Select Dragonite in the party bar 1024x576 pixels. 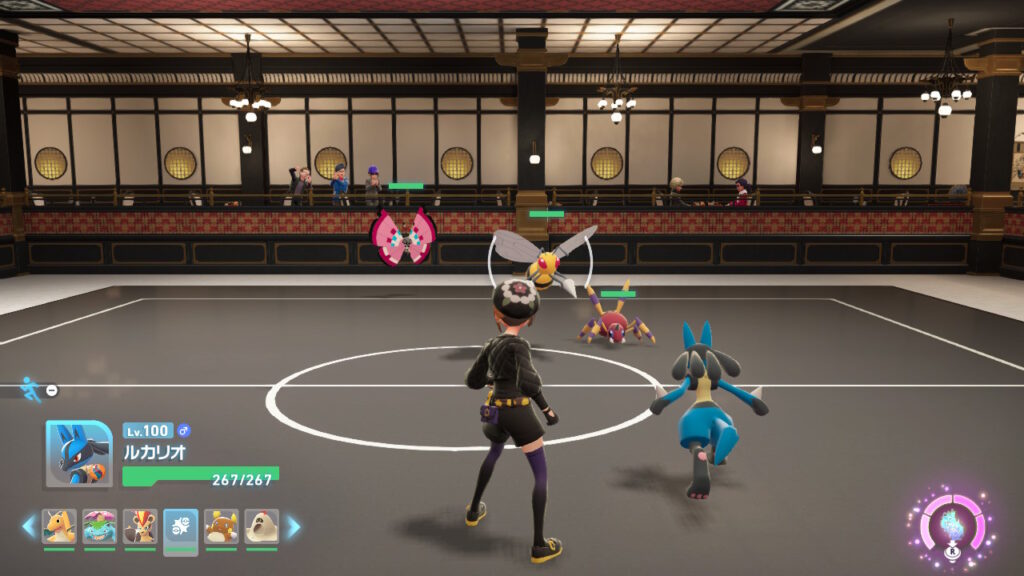tap(59, 526)
